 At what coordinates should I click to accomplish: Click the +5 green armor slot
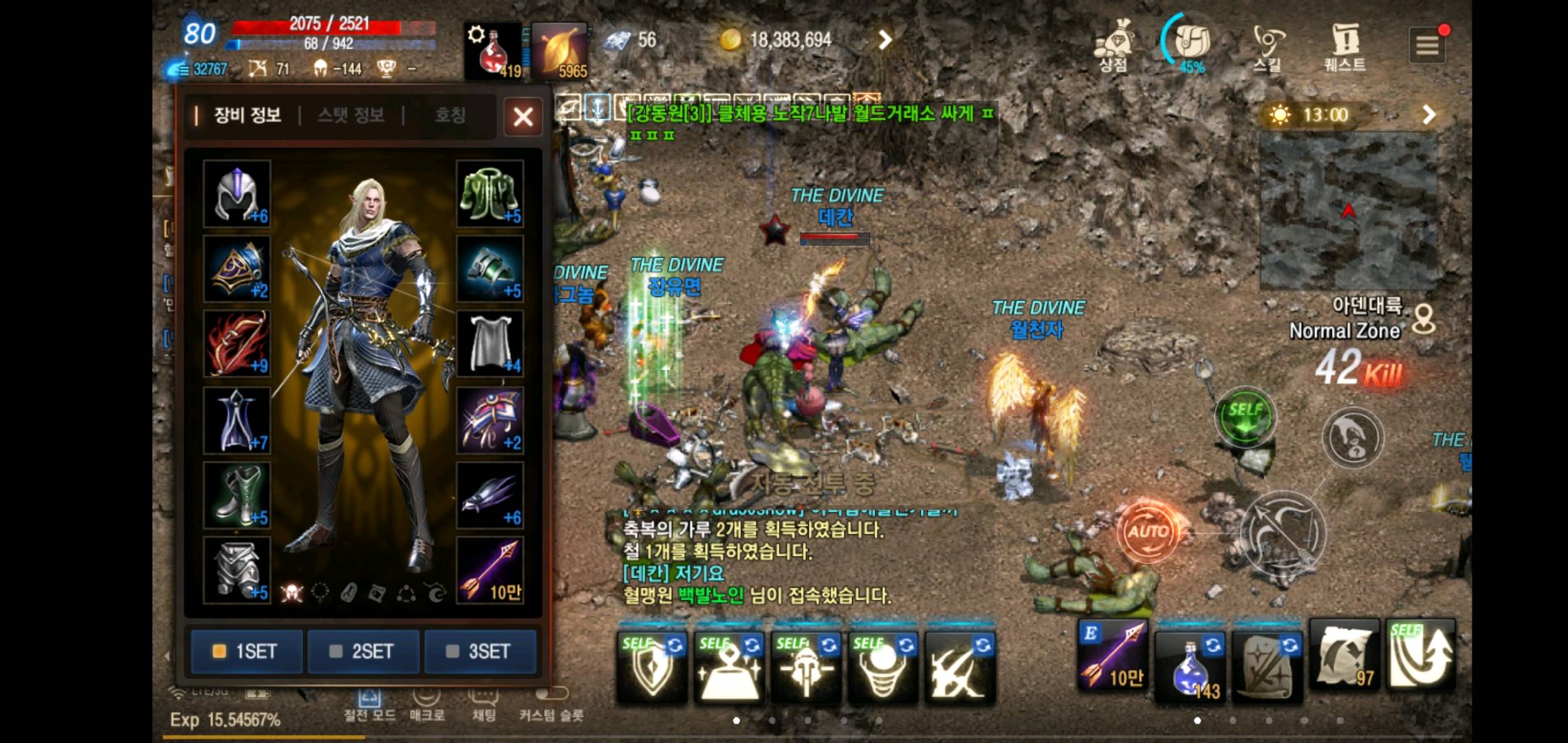click(490, 194)
